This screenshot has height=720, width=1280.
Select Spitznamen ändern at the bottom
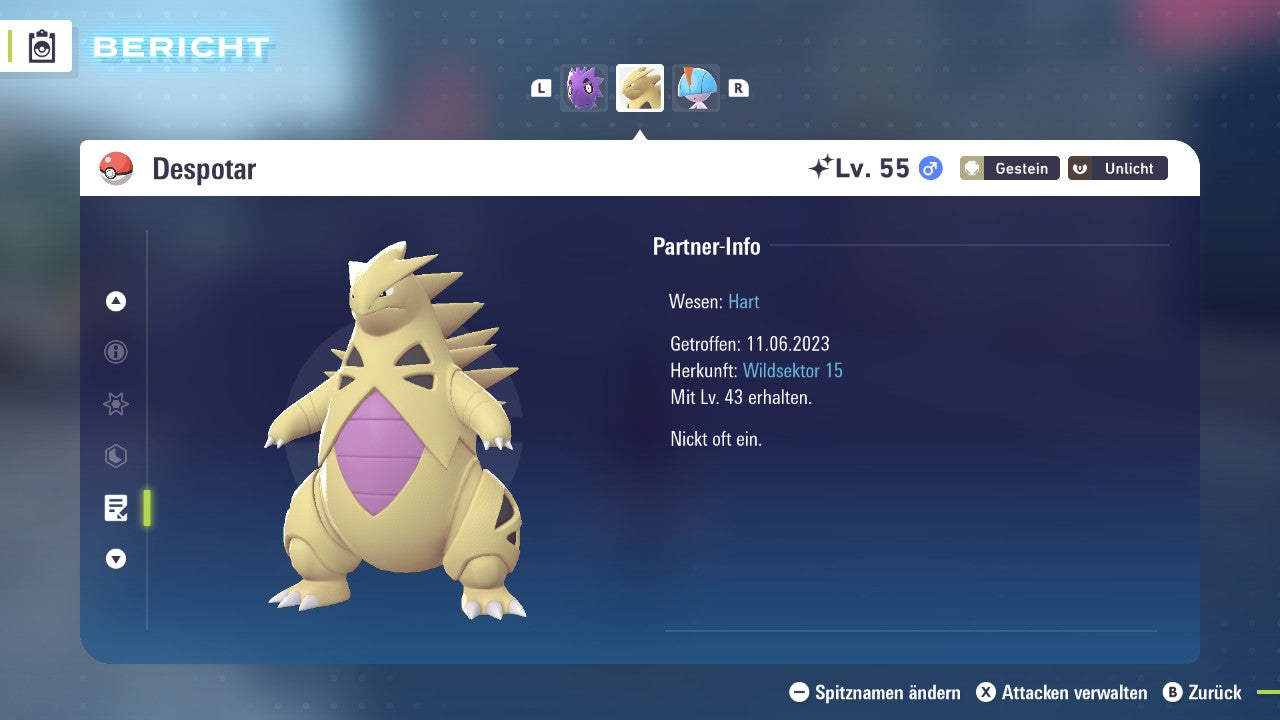click(x=877, y=692)
